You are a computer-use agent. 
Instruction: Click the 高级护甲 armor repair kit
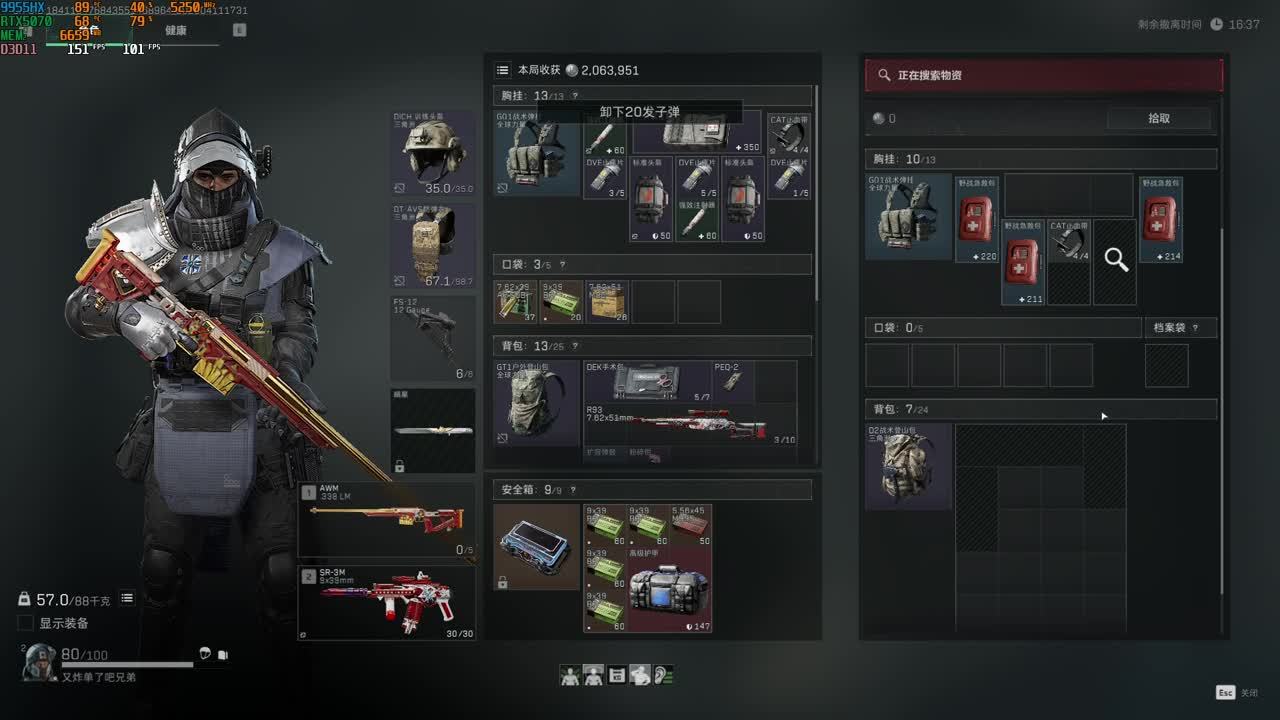(669, 590)
